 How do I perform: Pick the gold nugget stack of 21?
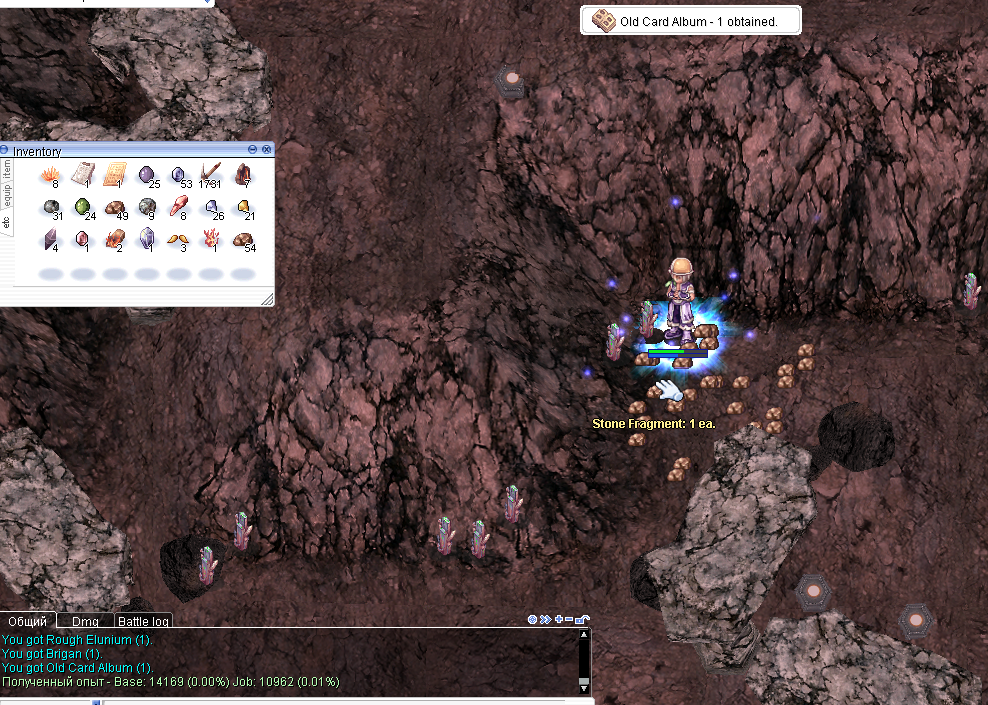(x=243, y=208)
